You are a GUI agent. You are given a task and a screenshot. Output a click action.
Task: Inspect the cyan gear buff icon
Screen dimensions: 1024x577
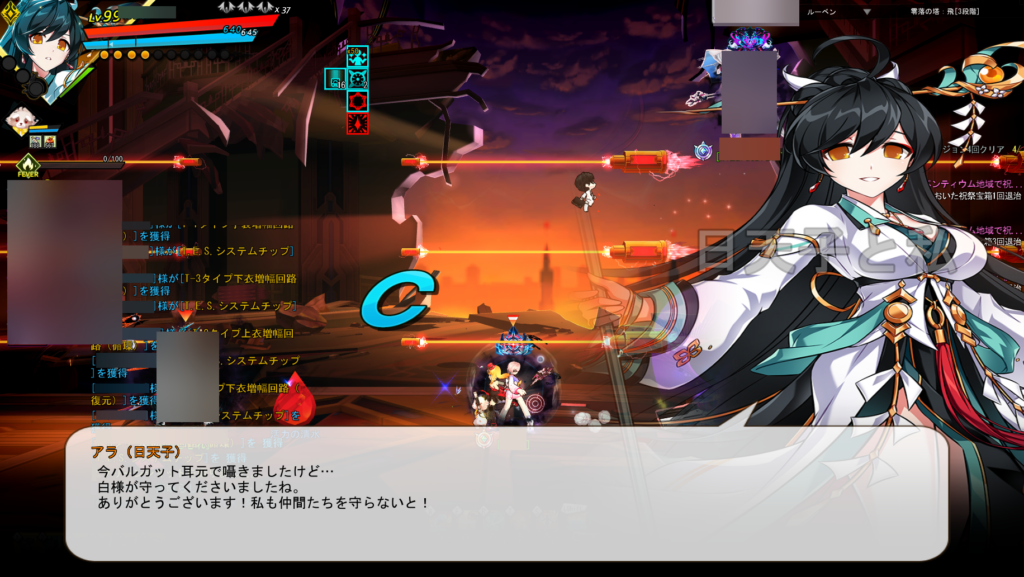click(357, 79)
